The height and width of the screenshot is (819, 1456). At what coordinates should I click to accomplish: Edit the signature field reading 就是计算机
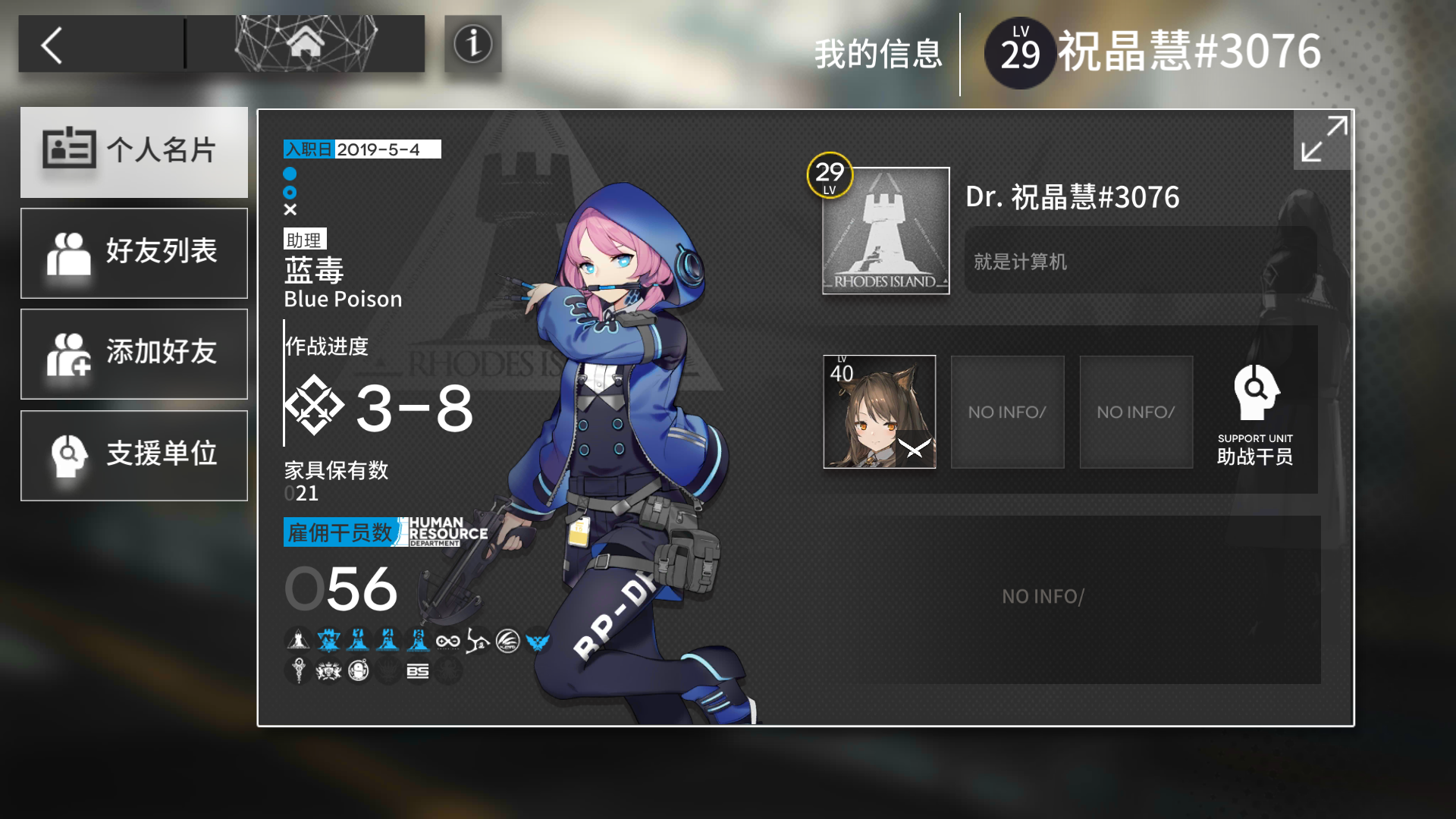[x=1137, y=262]
